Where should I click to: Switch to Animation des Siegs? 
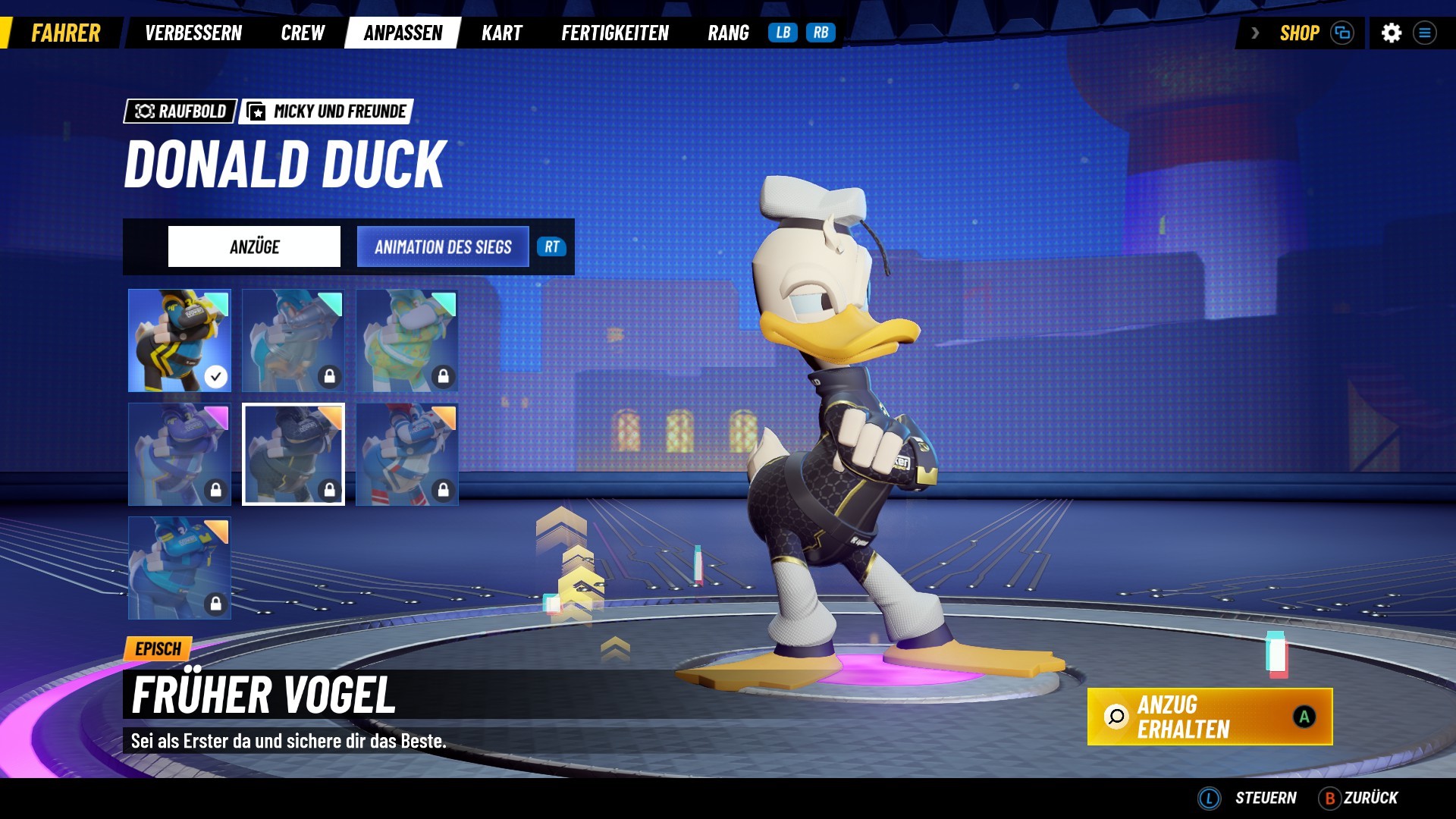point(443,246)
